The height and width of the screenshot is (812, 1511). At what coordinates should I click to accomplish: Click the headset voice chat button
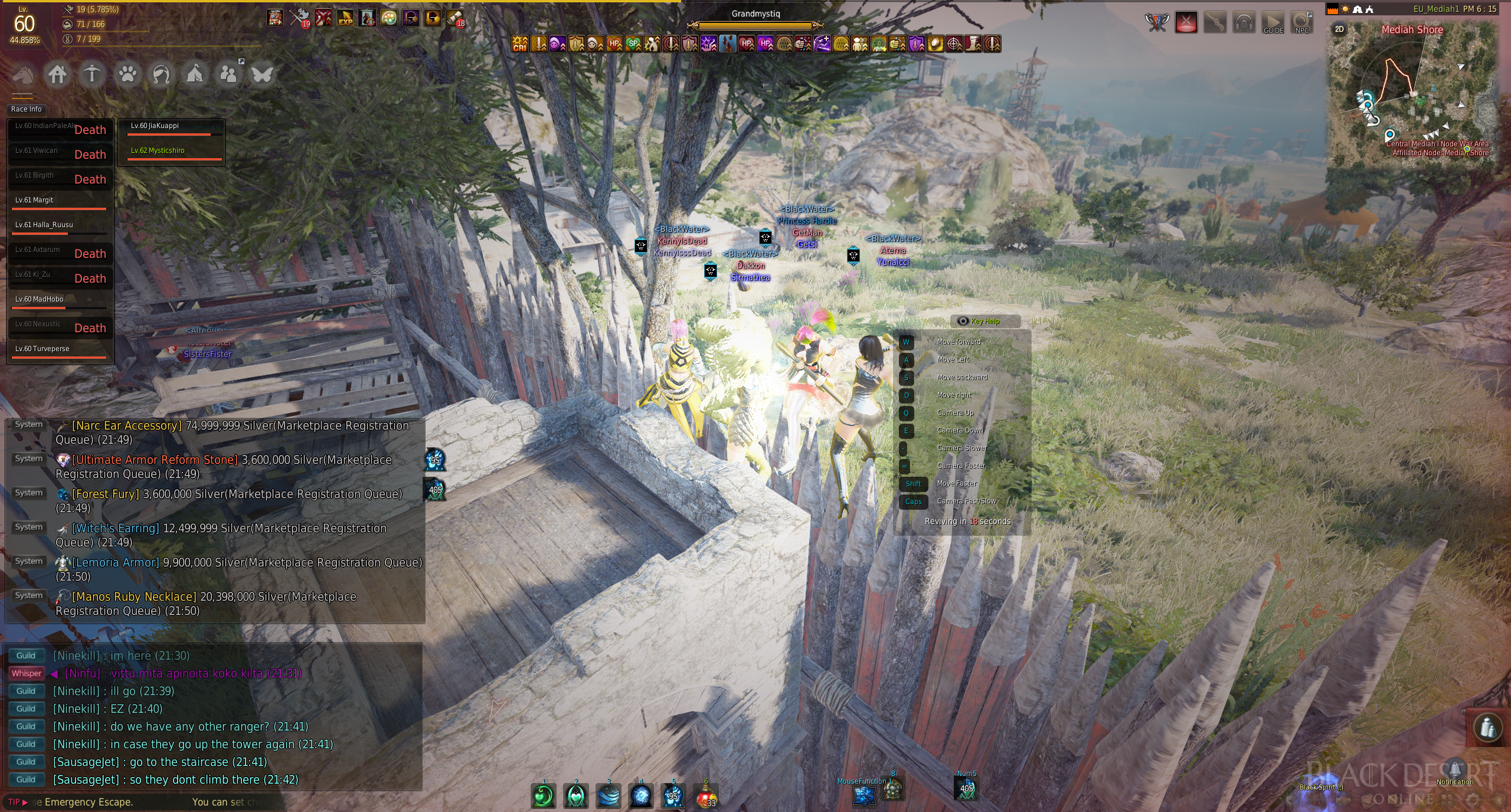tap(1244, 24)
